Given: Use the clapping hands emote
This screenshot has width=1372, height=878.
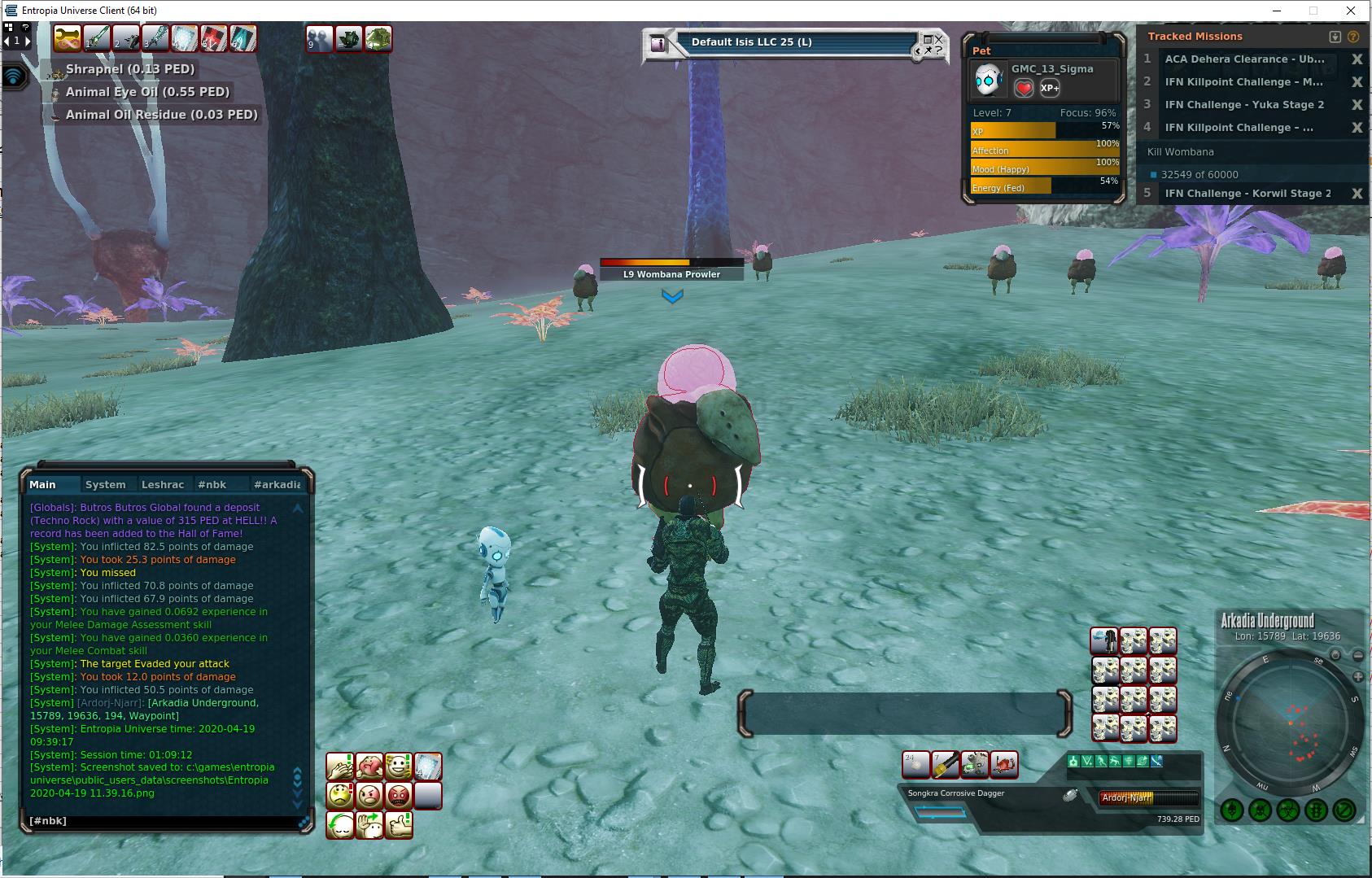Looking at the screenshot, I should pyautogui.click(x=340, y=767).
